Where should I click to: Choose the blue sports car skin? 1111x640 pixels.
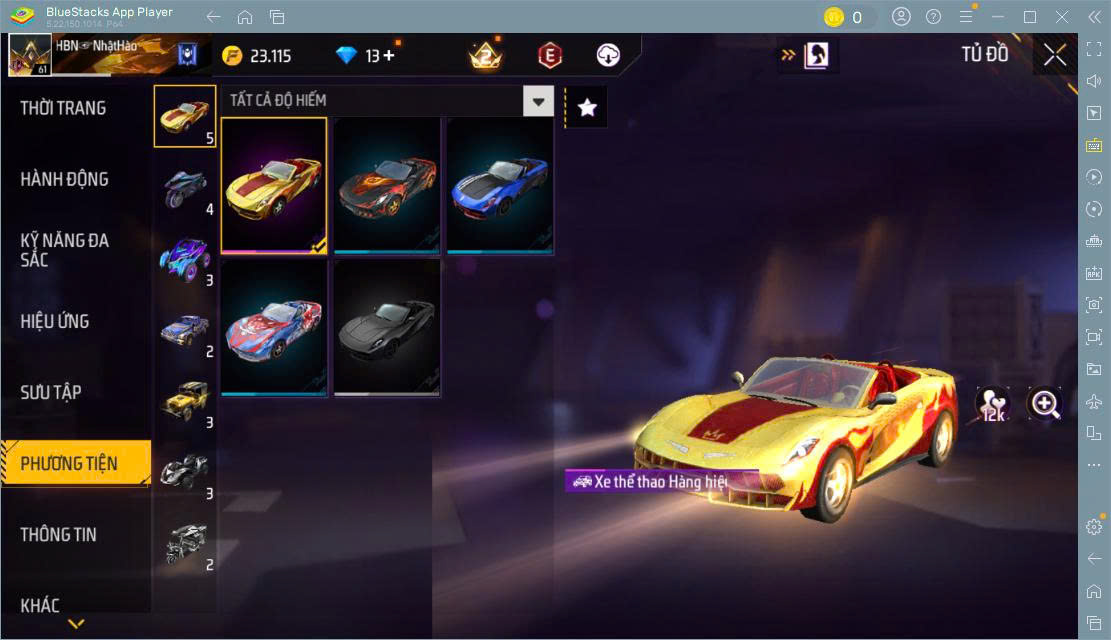[x=500, y=185]
